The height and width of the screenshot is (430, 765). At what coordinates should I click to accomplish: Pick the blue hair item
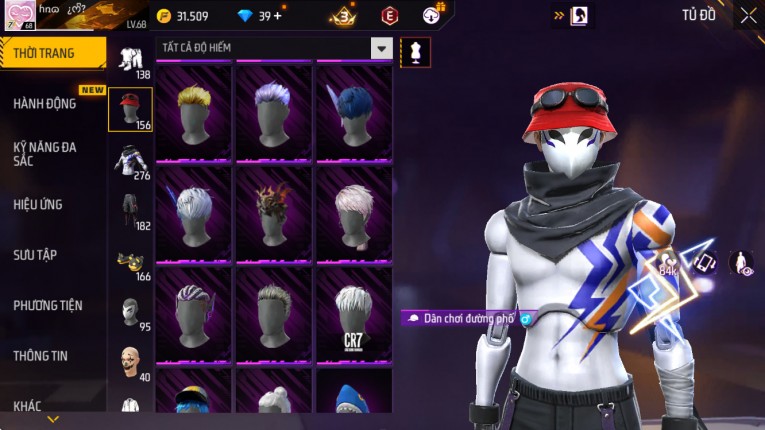[x=353, y=112]
